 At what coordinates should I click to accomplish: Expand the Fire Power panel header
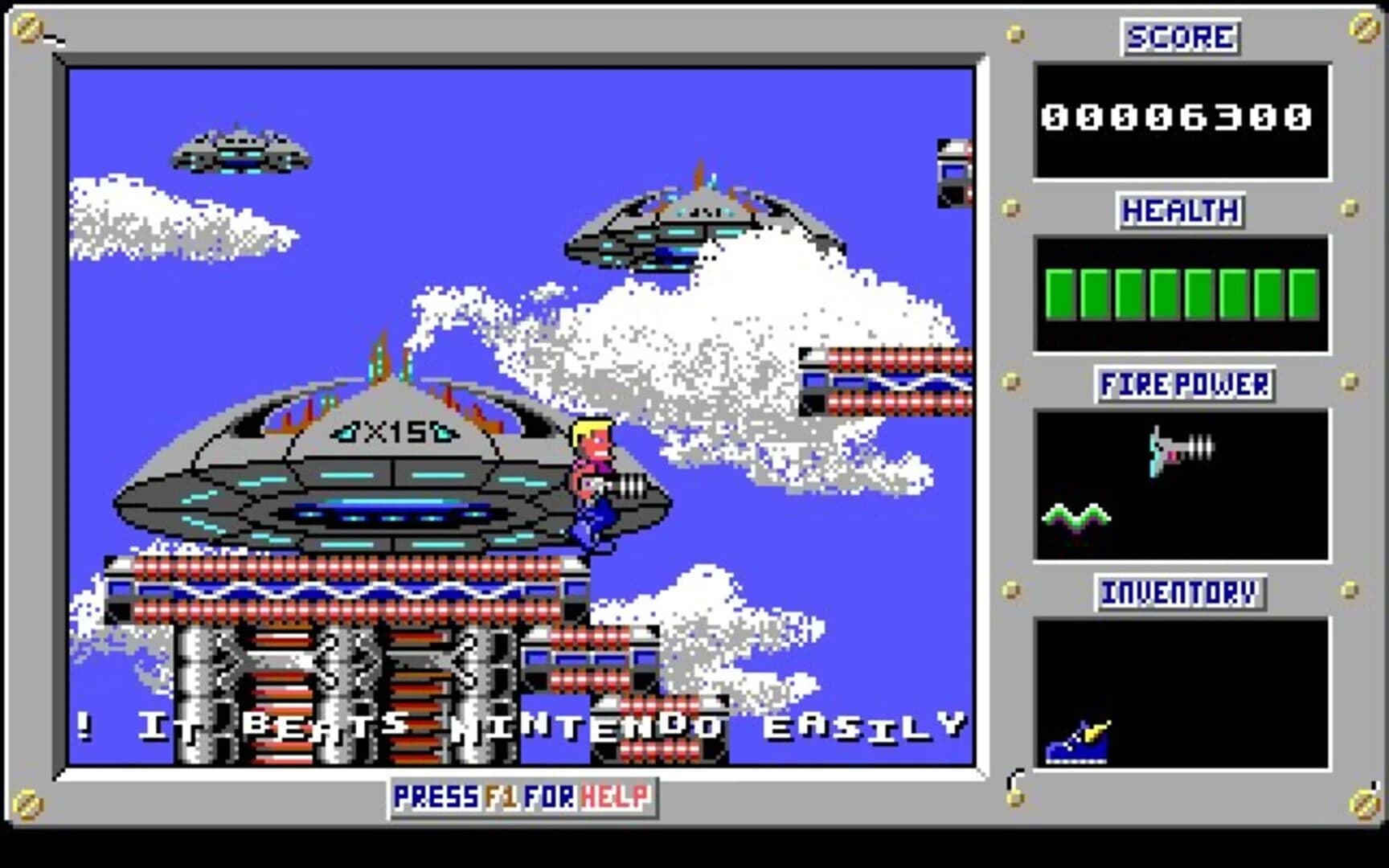point(1186,386)
